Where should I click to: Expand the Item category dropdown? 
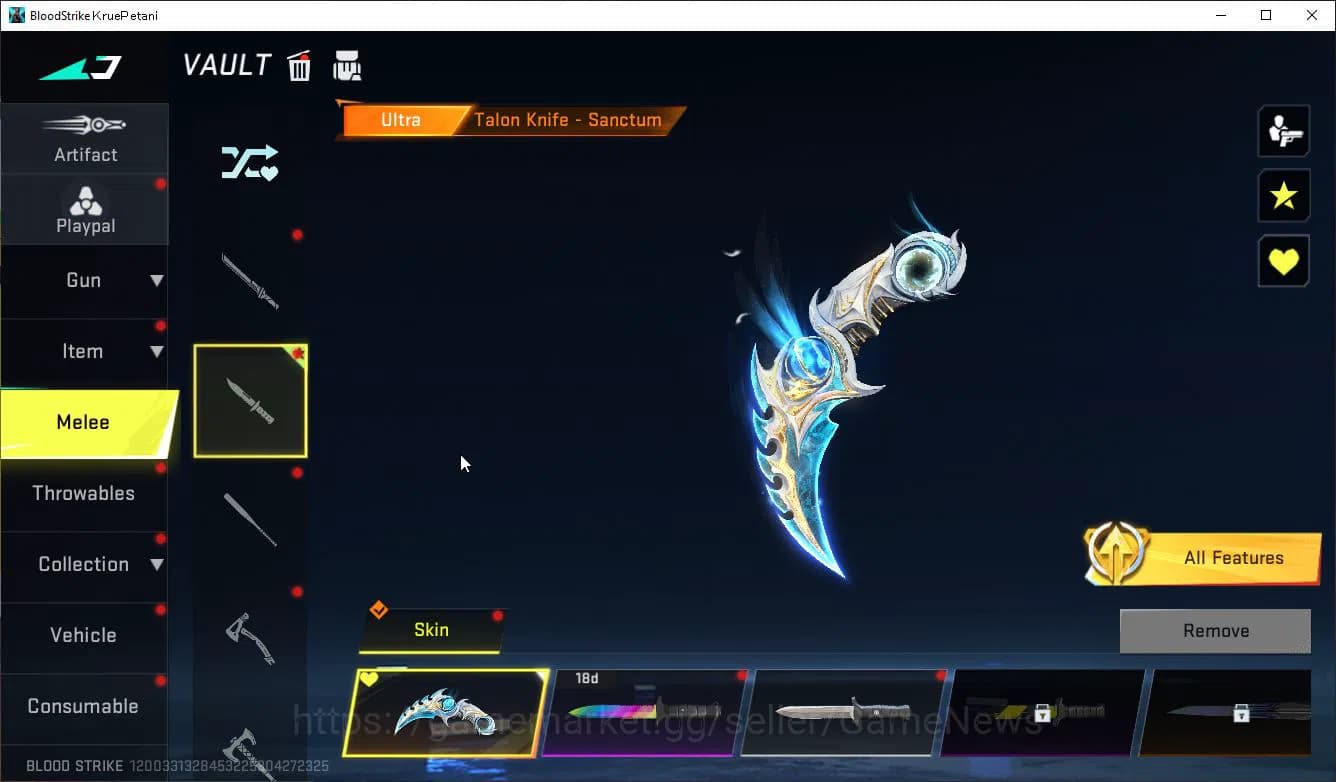(x=85, y=351)
